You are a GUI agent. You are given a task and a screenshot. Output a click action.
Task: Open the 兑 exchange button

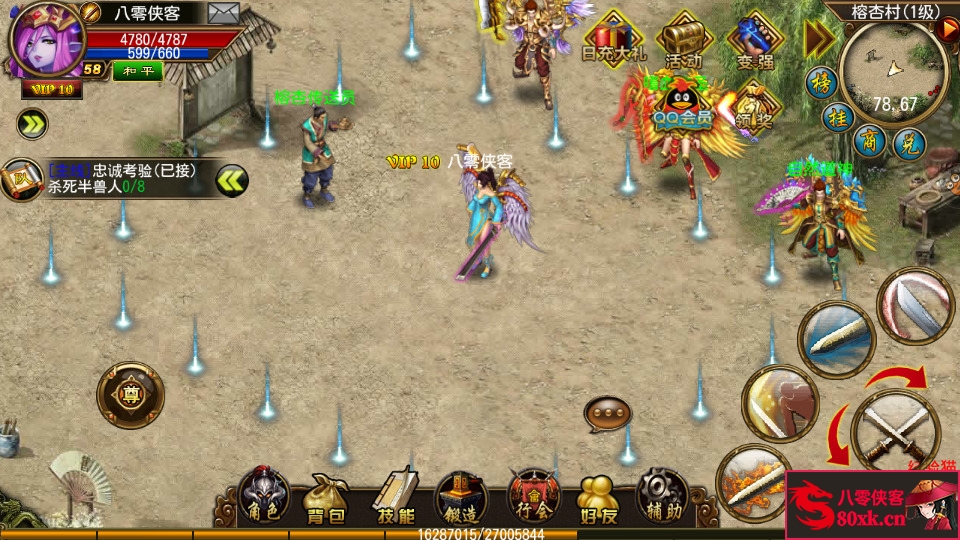[909, 141]
